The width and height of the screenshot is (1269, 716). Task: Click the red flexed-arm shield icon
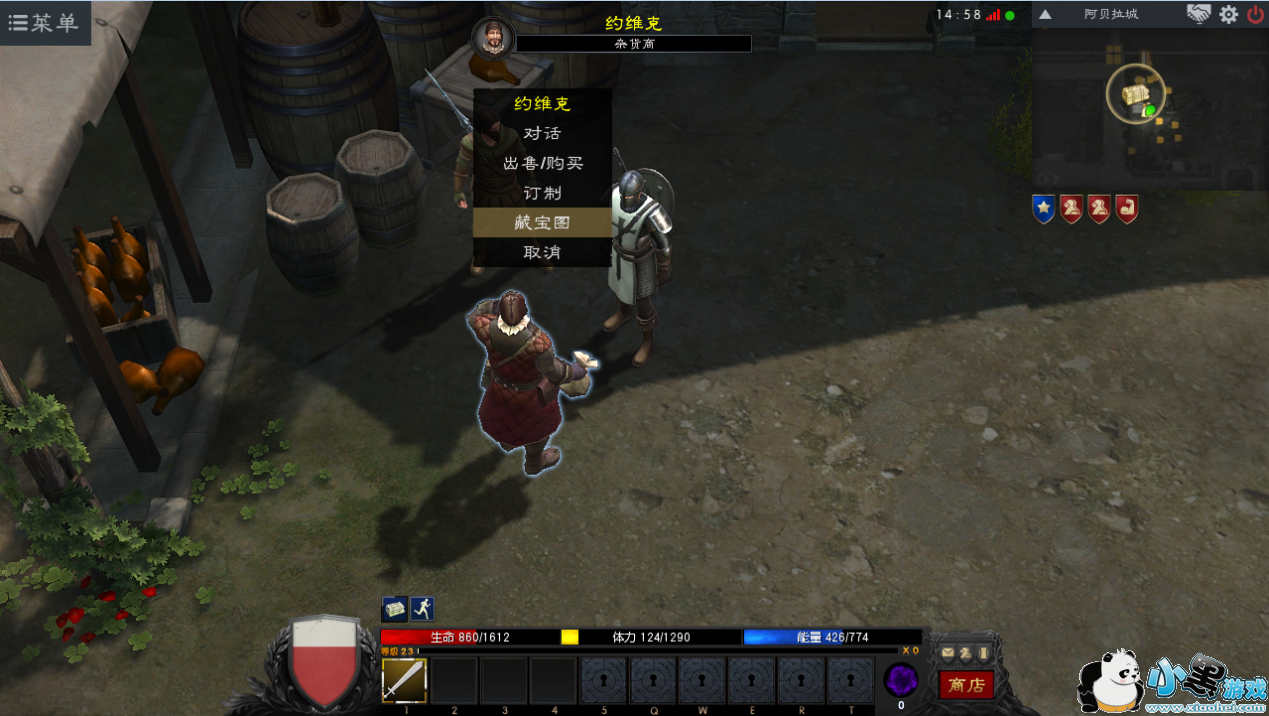tap(1127, 209)
